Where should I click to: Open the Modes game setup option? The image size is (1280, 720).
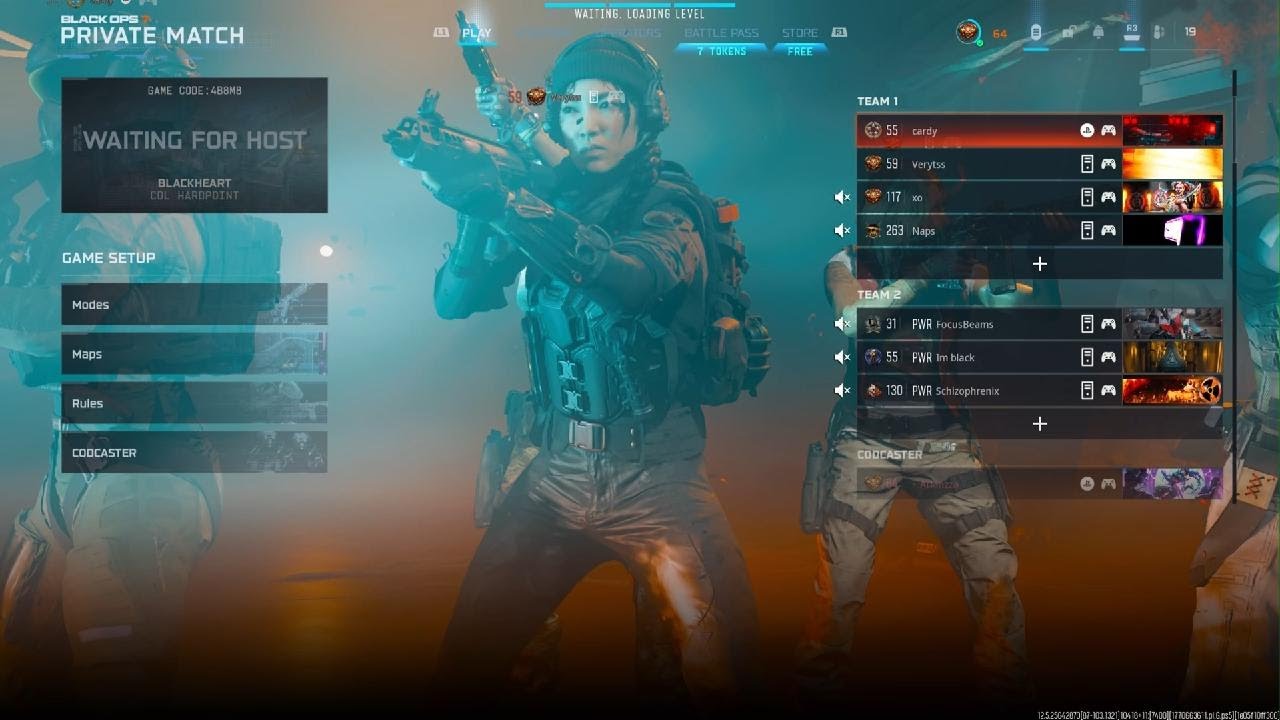tap(194, 305)
